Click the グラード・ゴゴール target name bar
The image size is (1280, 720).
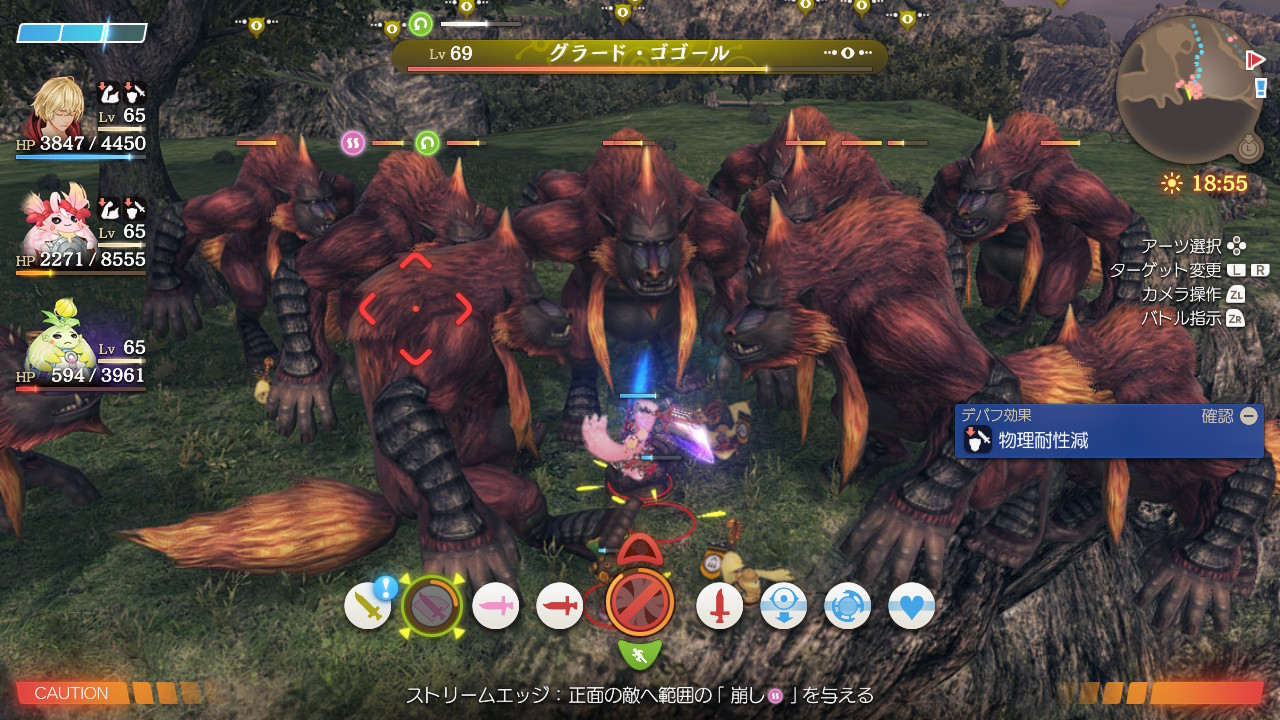638,54
